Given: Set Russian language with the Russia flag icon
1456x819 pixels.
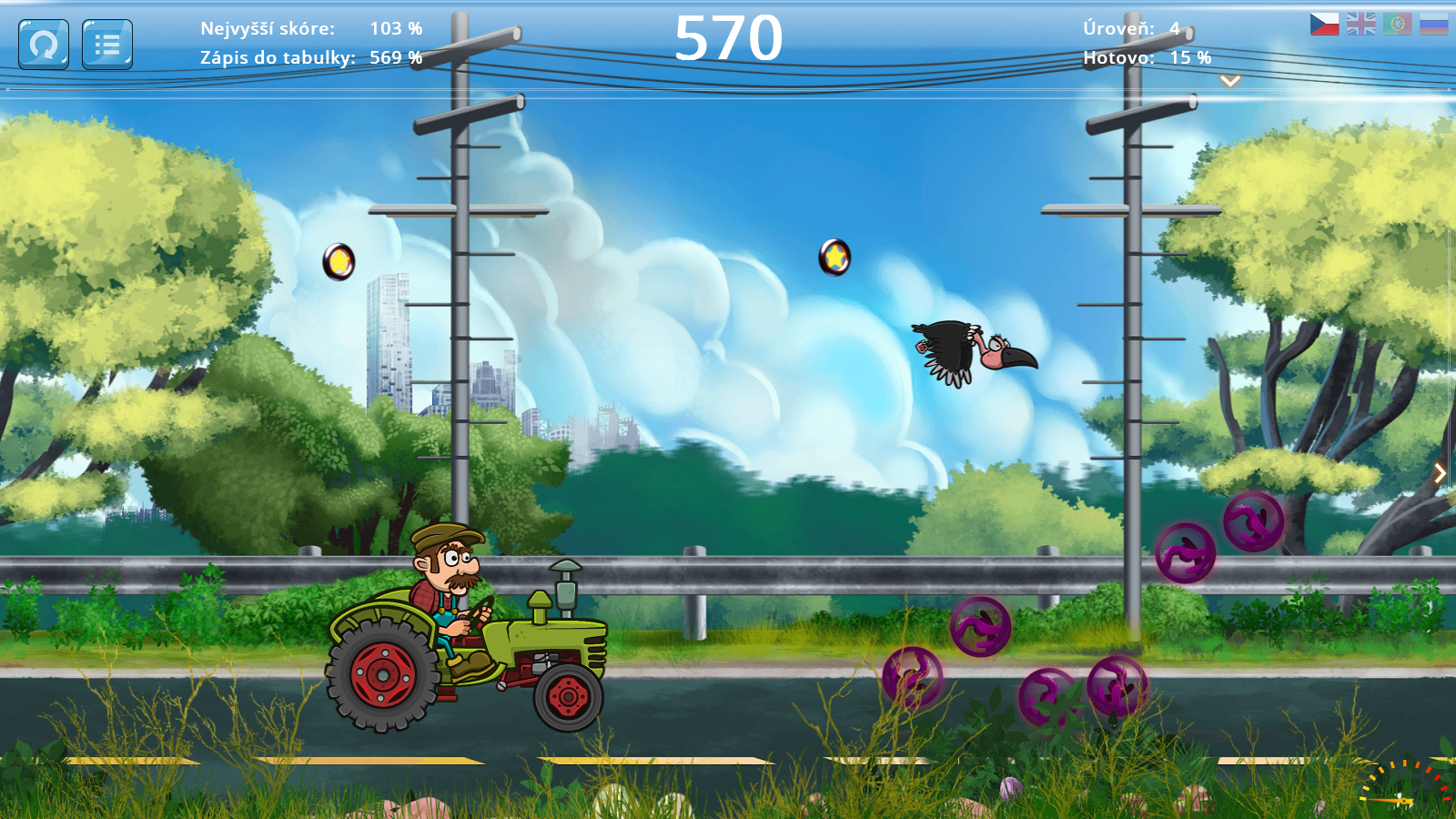Looking at the screenshot, I should point(1435,24).
